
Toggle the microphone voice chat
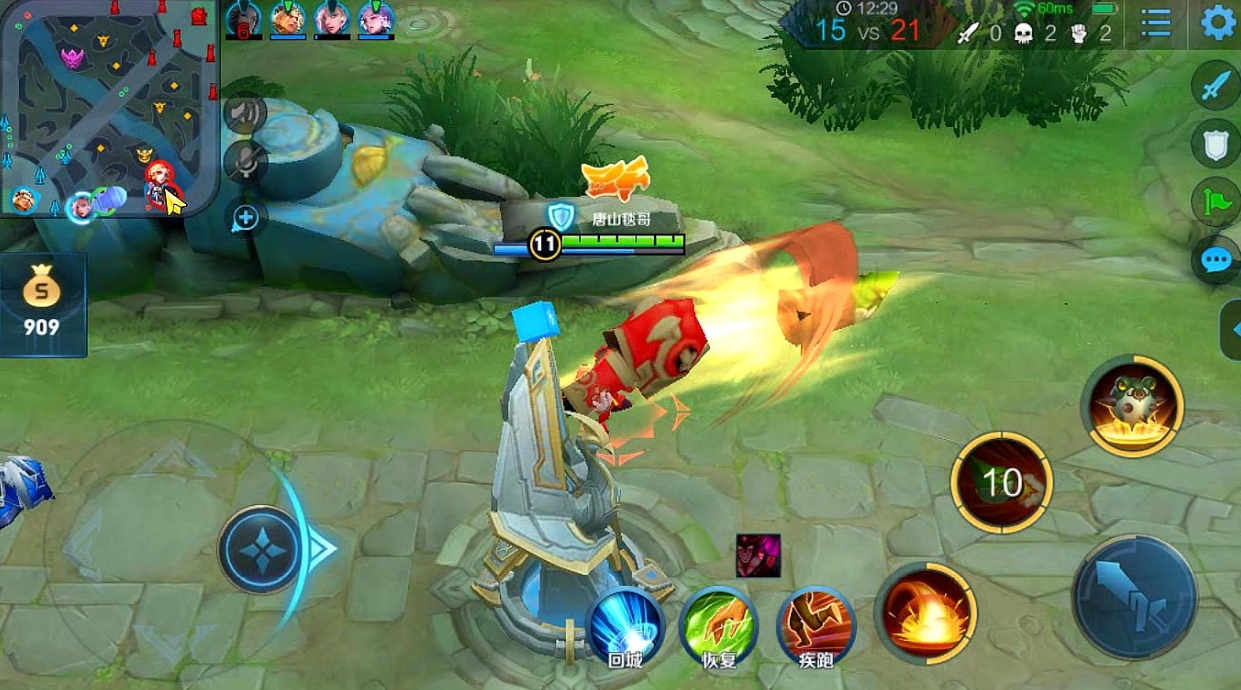point(244,160)
